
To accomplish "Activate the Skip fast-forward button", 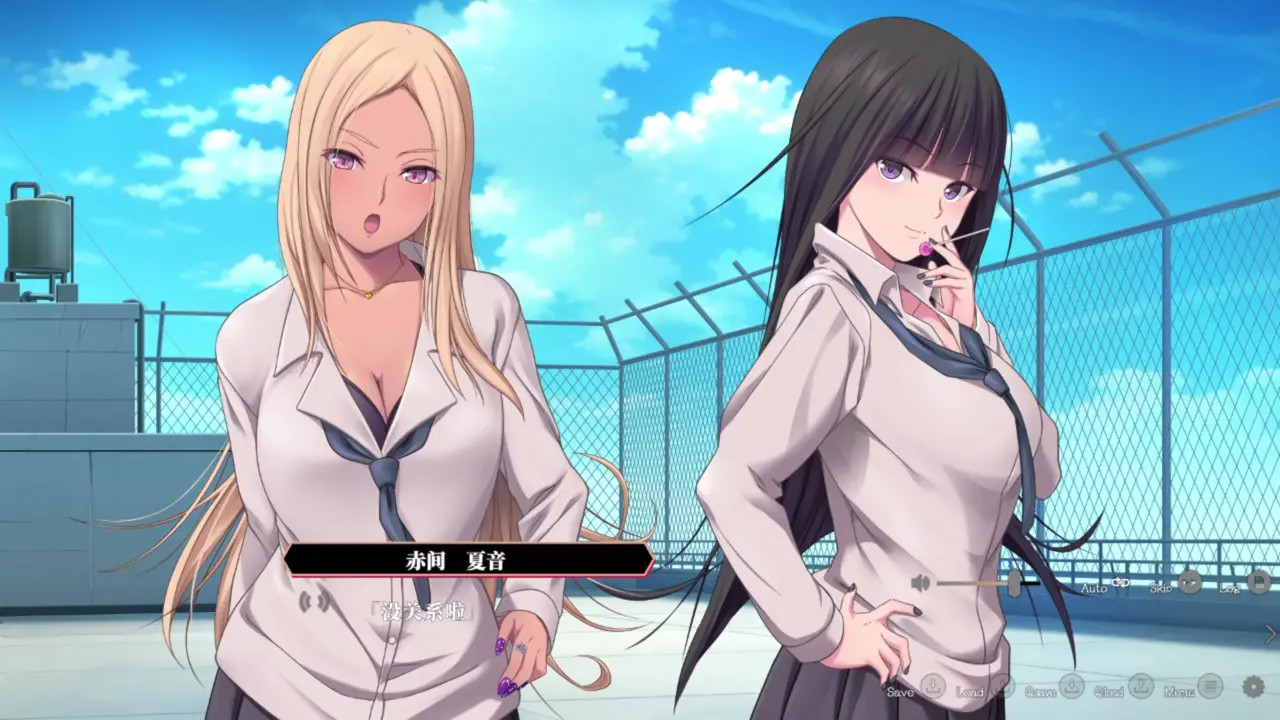I will pyautogui.click(x=1189, y=582).
